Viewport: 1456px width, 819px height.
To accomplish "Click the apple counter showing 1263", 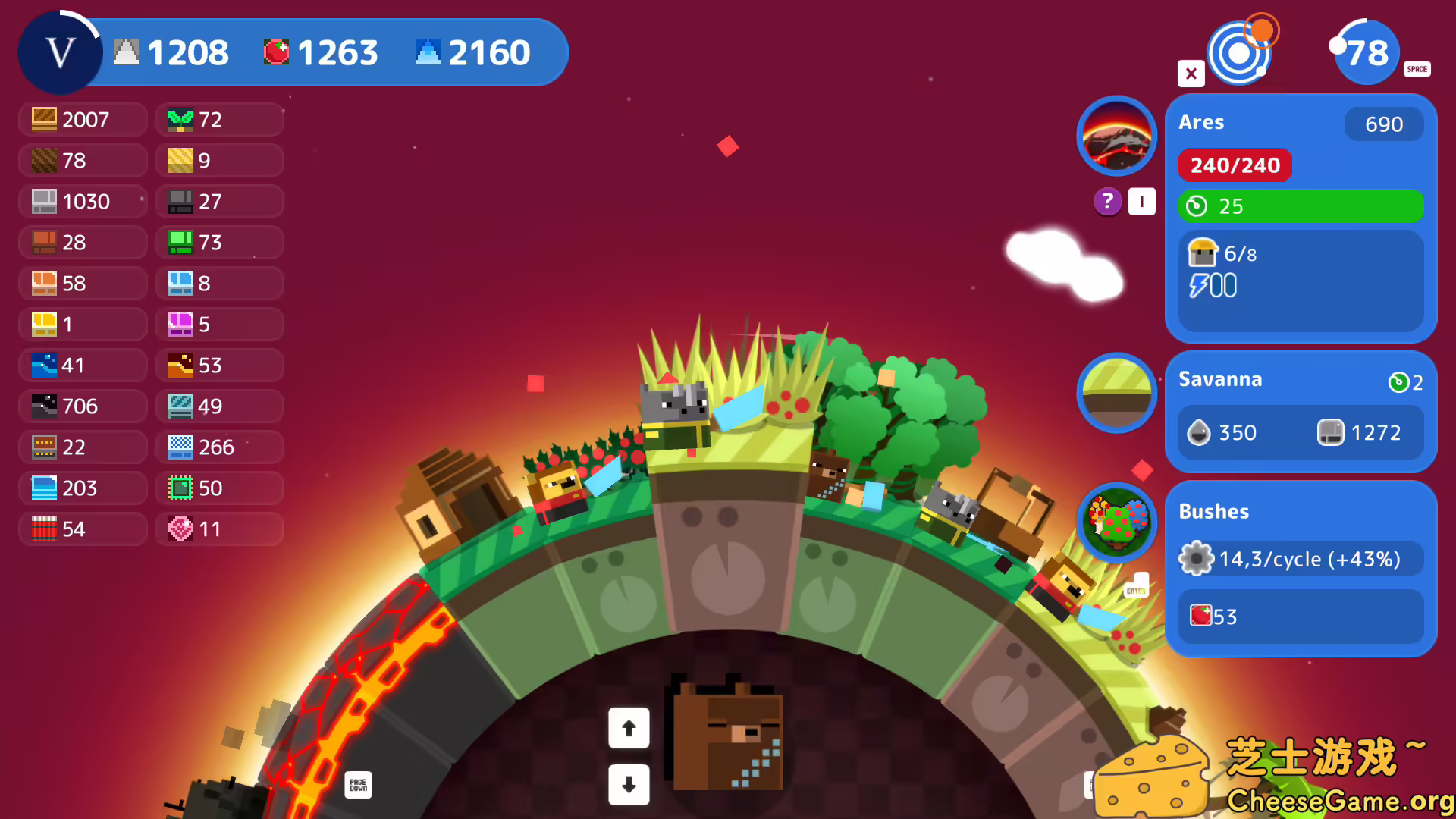I will click(320, 52).
